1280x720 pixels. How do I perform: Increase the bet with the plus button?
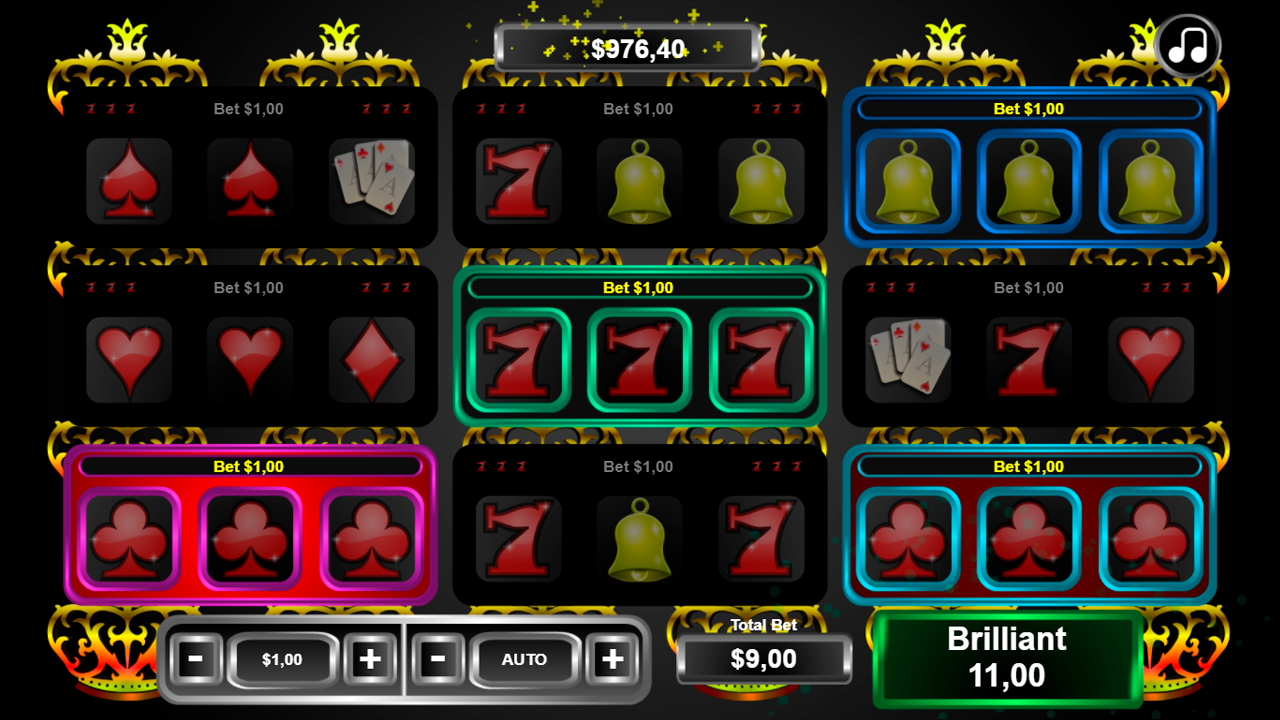click(x=370, y=660)
